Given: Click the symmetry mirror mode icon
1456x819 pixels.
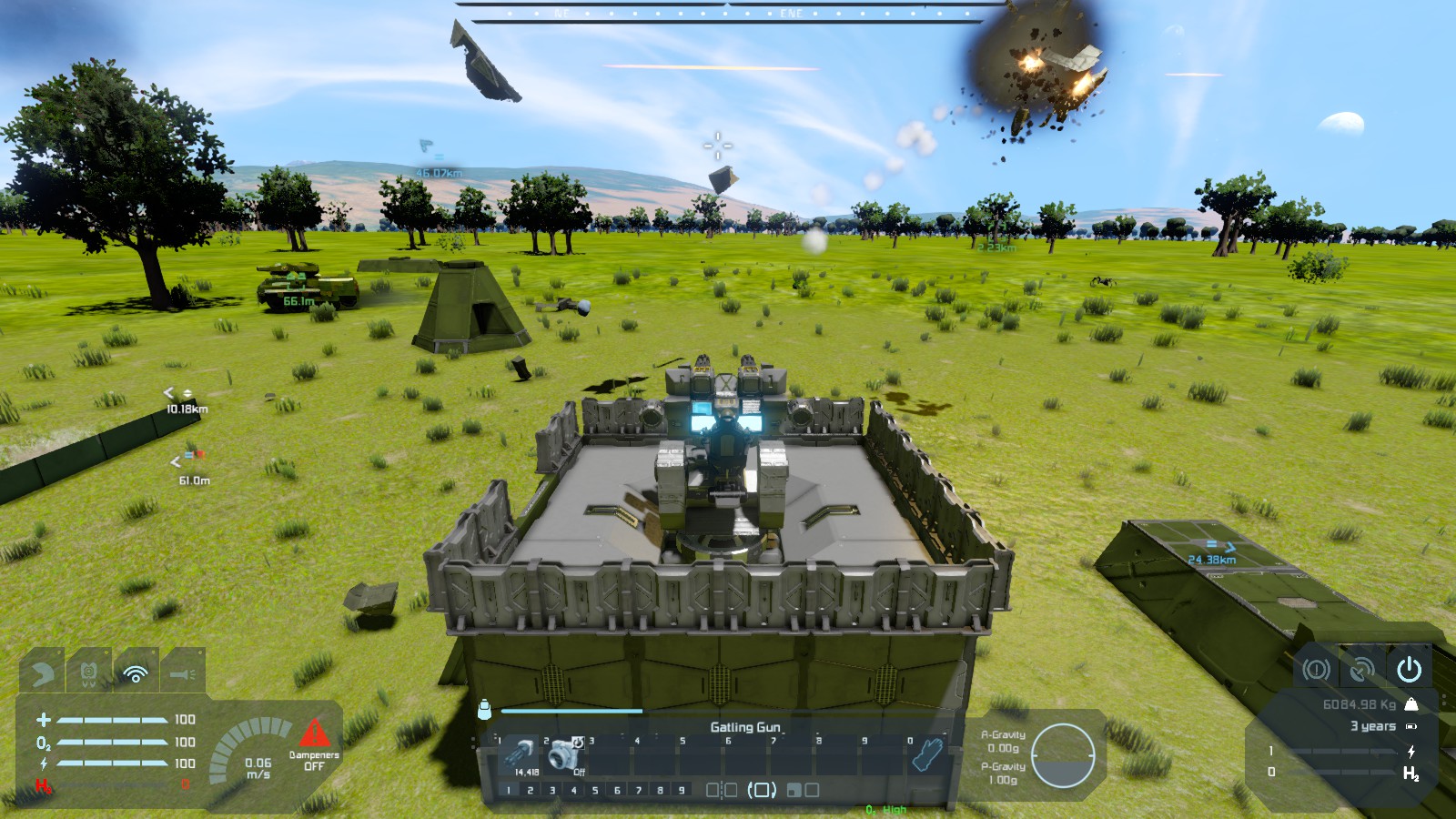Looking at the screenshot, I should [x=722, y=790].
